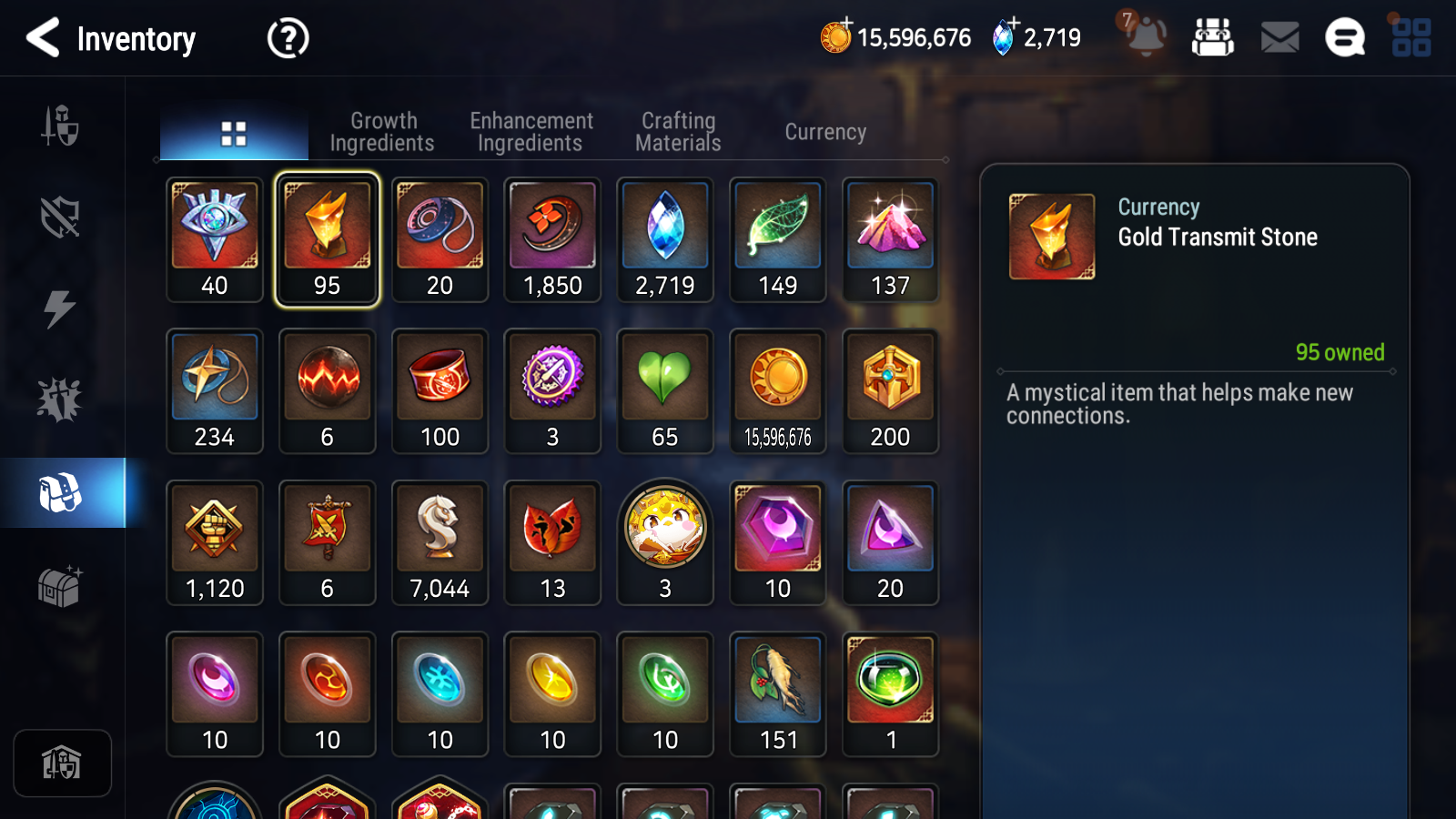Choose the blue crystal item showing 2,719
The height and width of the screenshot is (819, 1456).
665,239
